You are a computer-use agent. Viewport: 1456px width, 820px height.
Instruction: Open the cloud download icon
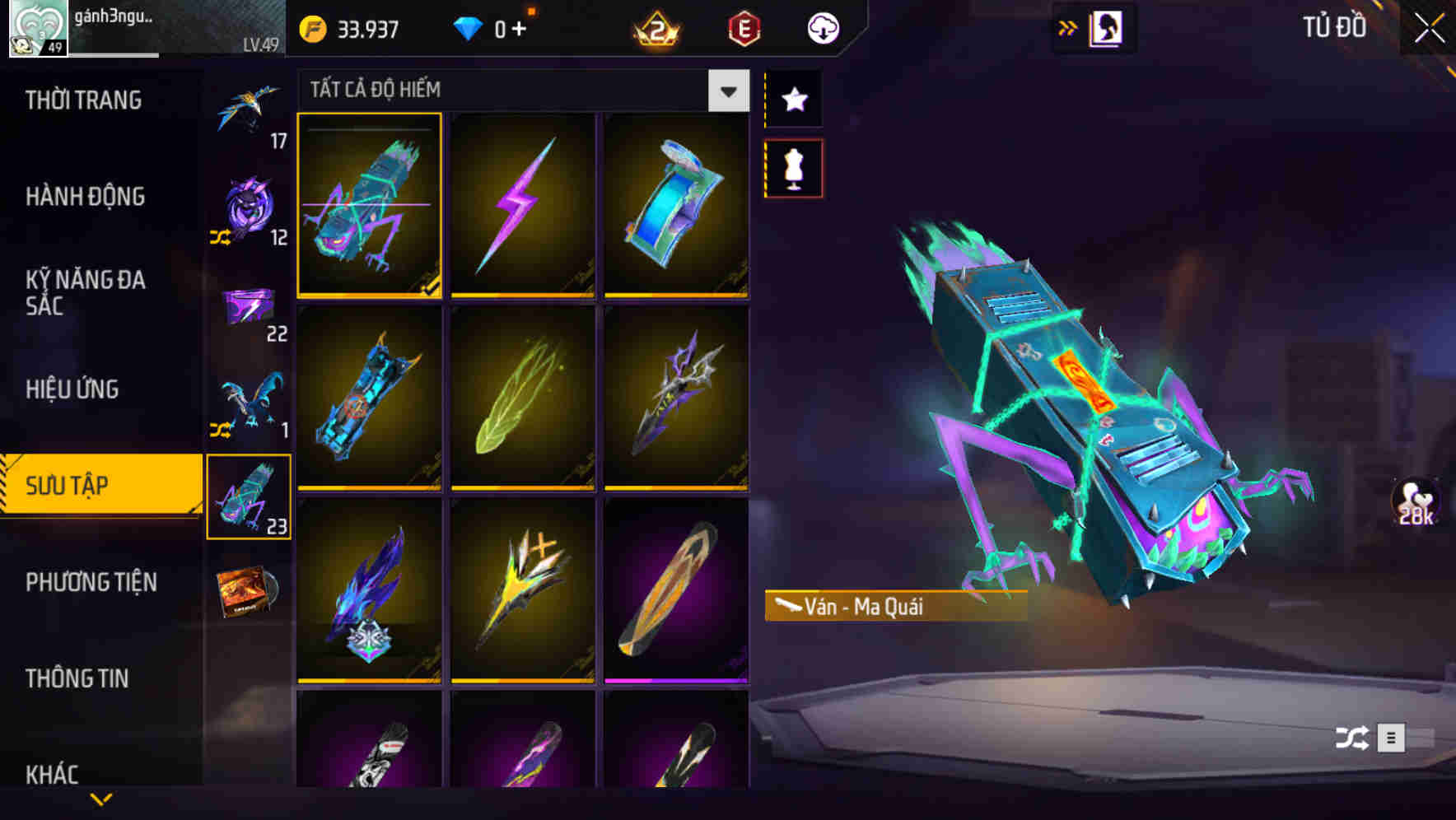(x=824, y=27)
